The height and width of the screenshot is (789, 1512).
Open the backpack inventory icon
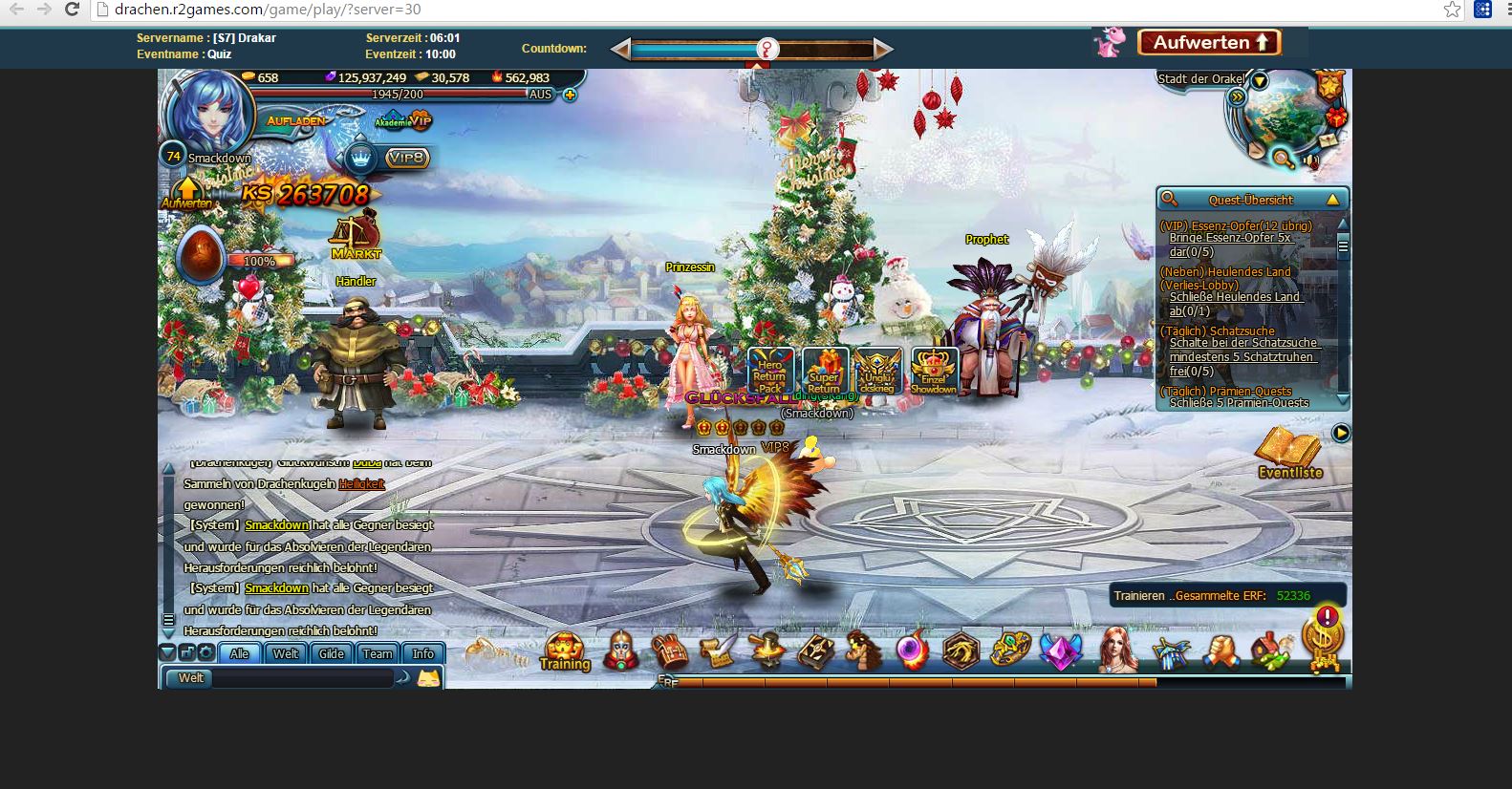670,651
